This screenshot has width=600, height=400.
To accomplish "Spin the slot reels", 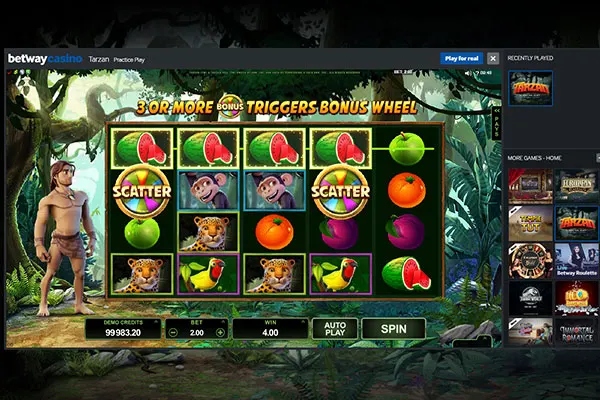I will pyautogui.click(x=393, y=328).
